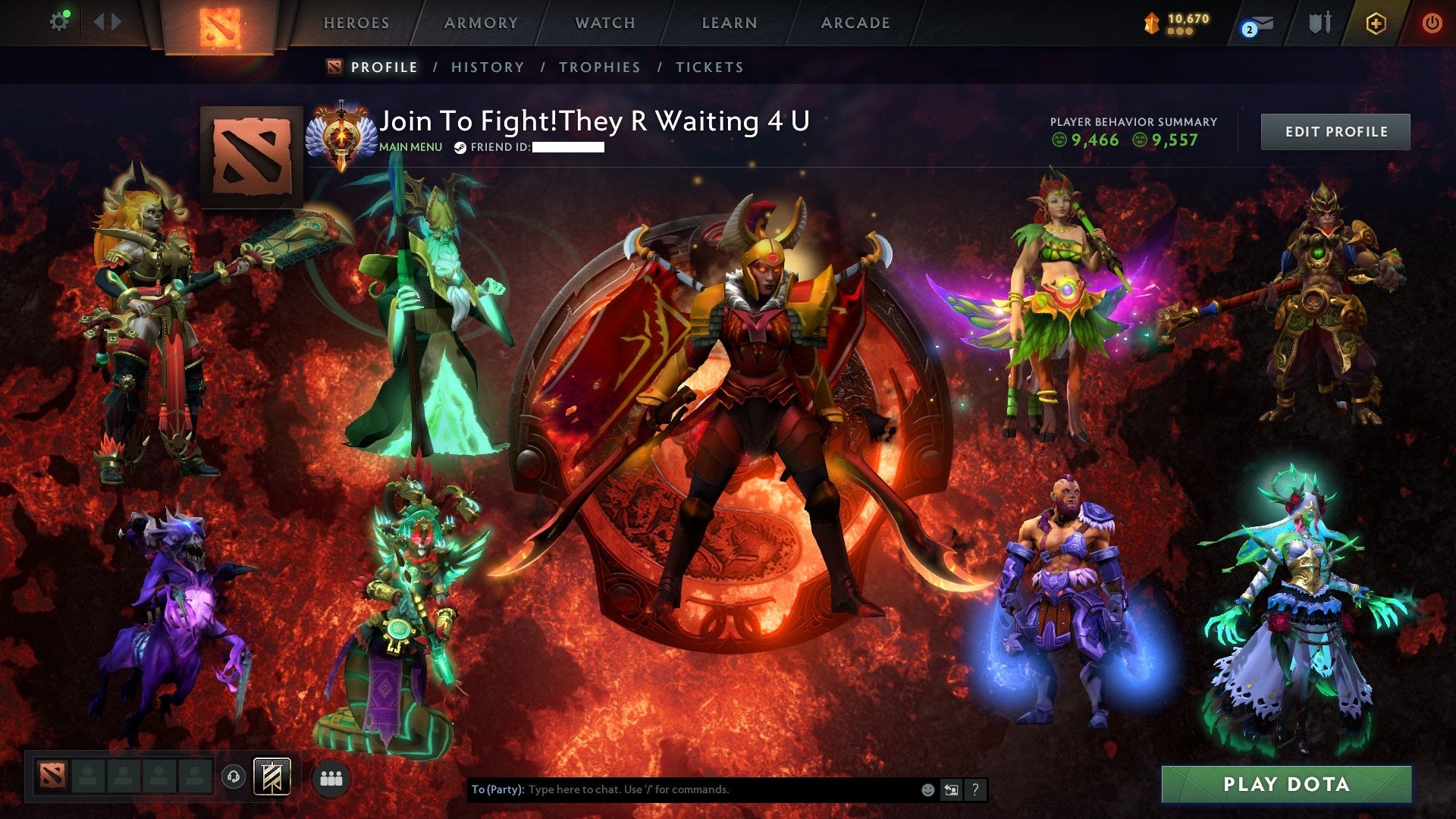Click an empty party slot to invite
Viewport: 1456px width, 819px height.
[x=87, y=775]
